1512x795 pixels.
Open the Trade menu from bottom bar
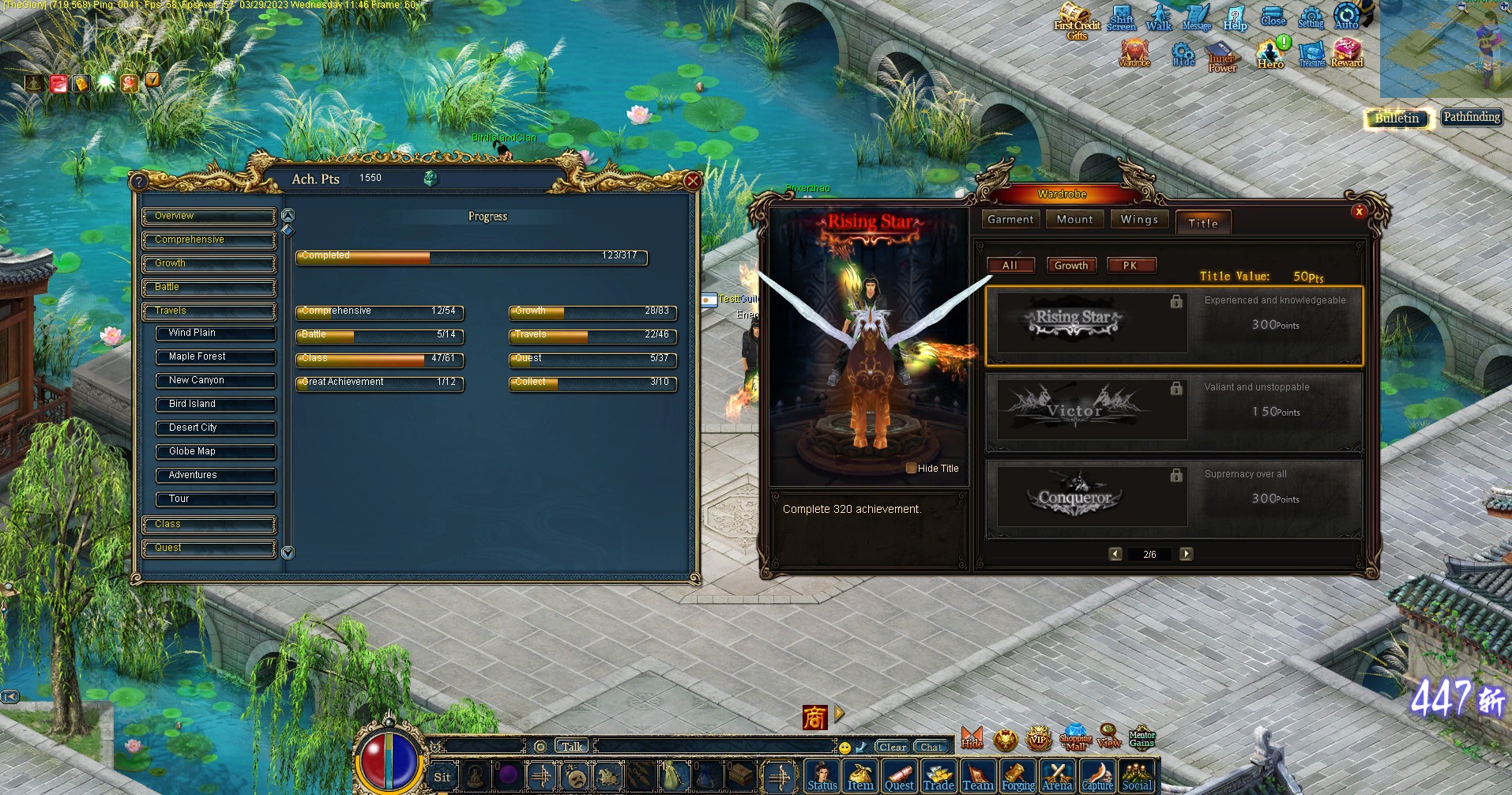[x=938, y=776]
